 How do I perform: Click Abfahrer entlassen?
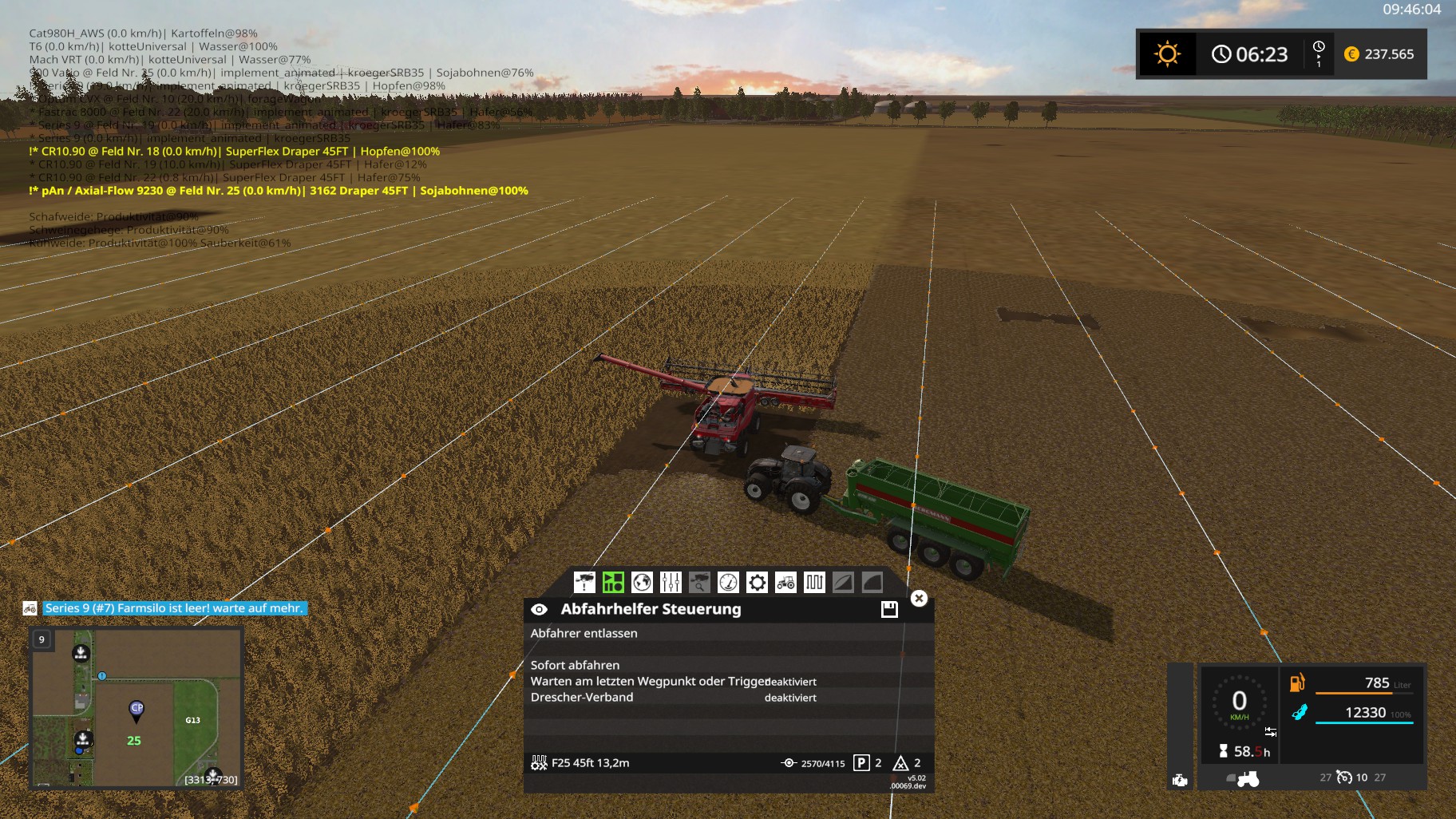585,634
